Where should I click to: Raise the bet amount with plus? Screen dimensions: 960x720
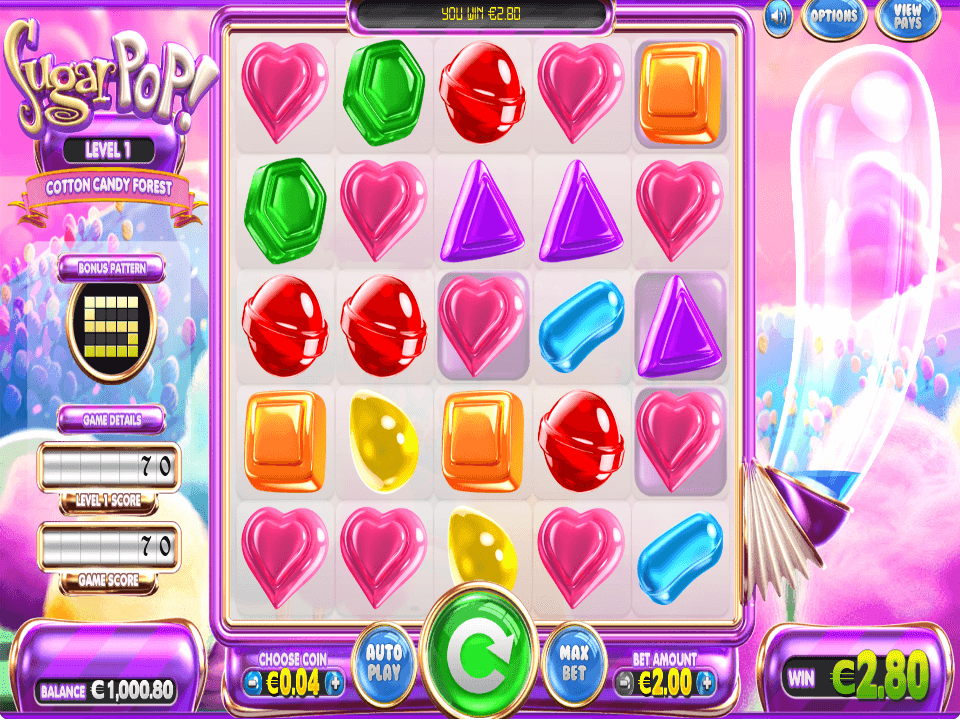pyautogui.click(x=707, y=683)
